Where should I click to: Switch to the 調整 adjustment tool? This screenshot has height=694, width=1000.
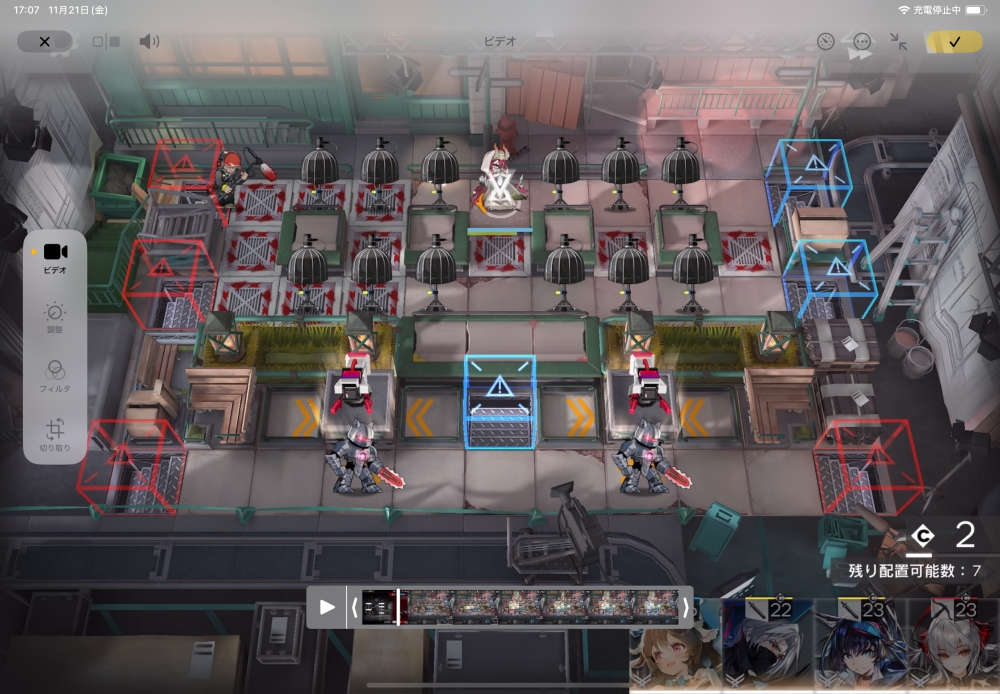(x=55, y=318)
